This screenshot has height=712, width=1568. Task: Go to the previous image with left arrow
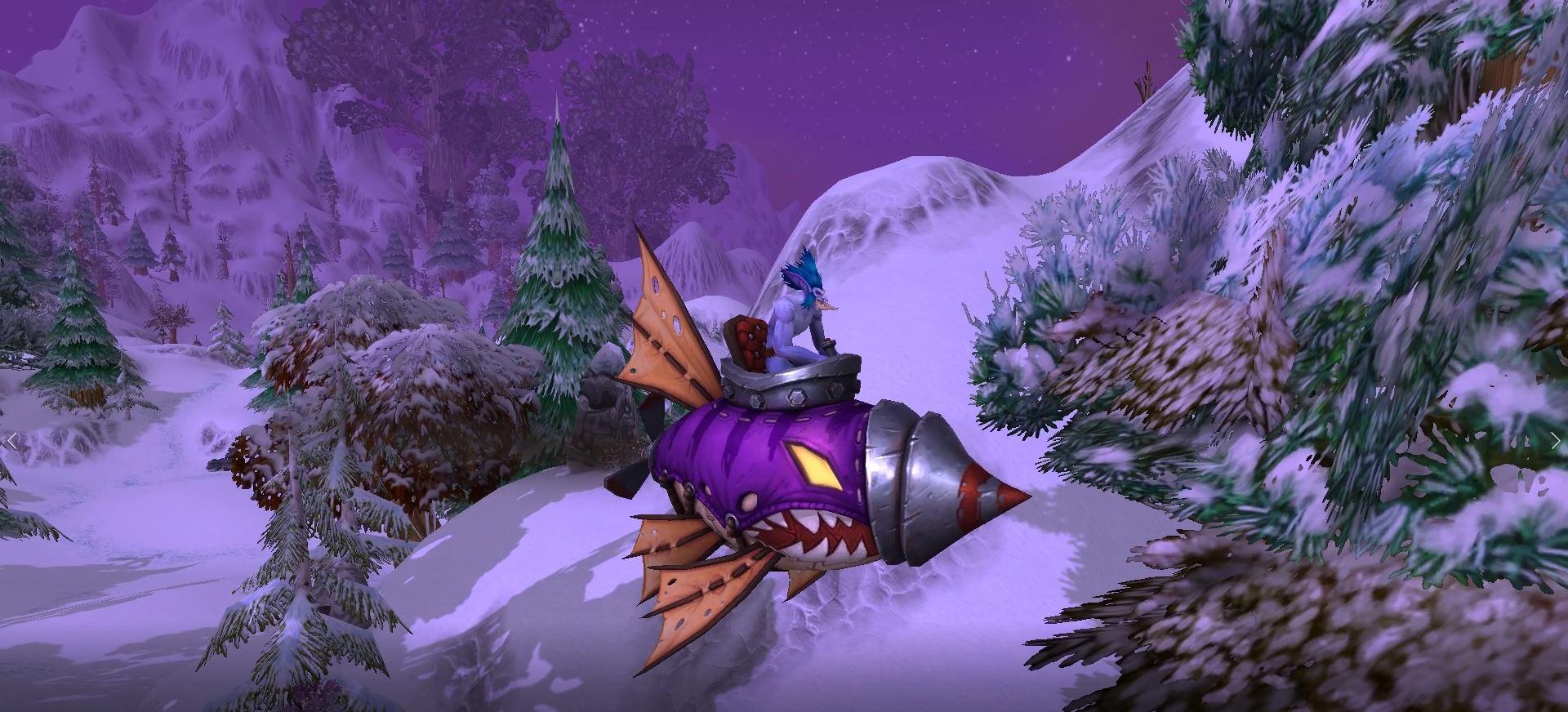12,441
